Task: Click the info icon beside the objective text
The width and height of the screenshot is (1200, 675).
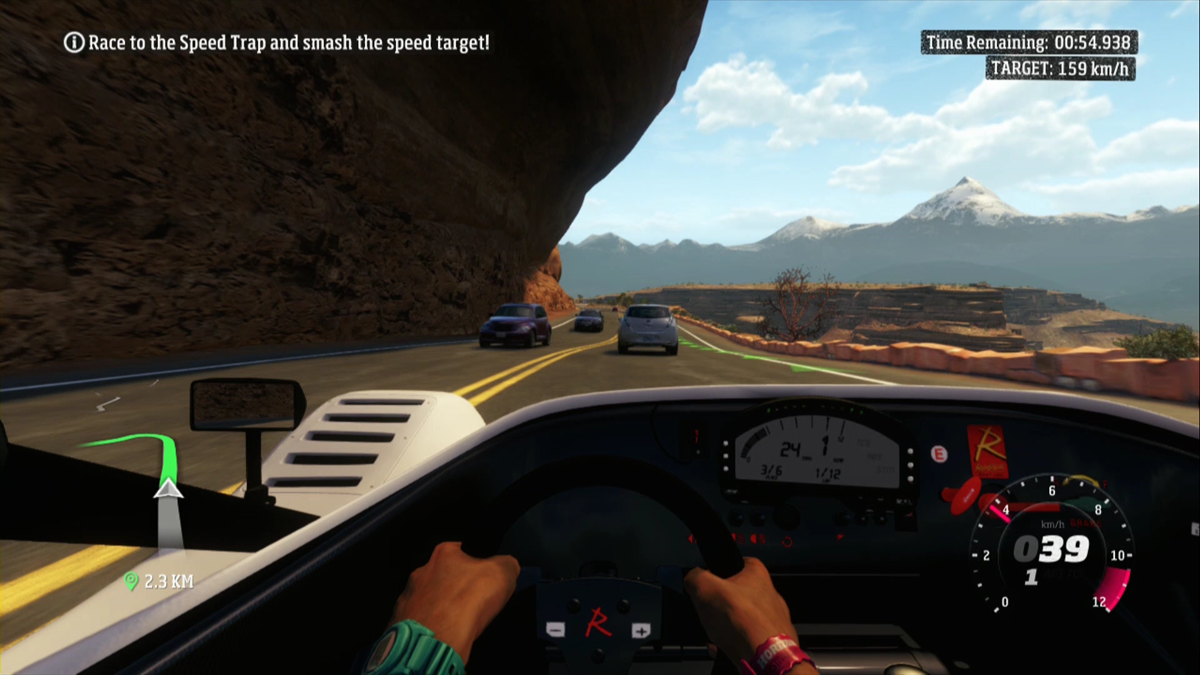Action: point(74,42)
